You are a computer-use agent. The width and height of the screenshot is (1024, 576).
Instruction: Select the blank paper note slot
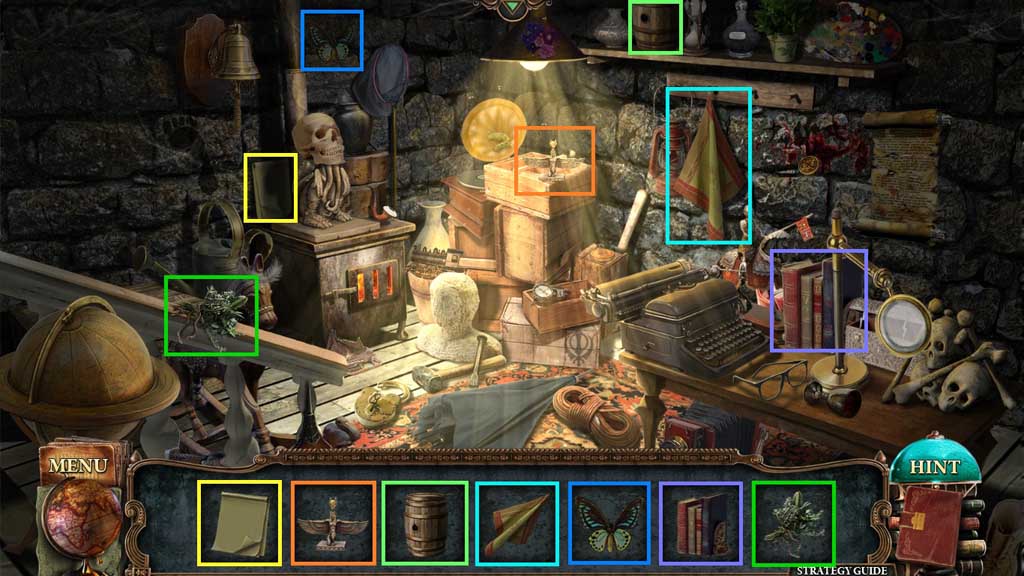239,523
